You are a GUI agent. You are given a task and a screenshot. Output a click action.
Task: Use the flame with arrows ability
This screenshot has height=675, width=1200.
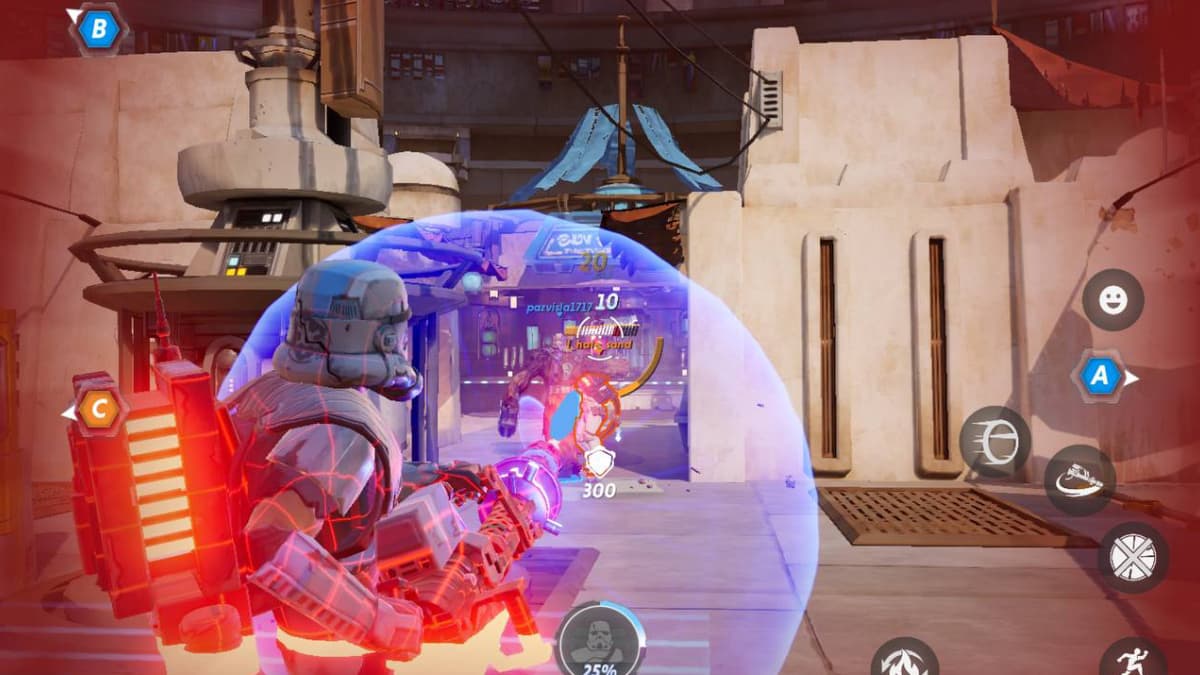coord(904,660)
